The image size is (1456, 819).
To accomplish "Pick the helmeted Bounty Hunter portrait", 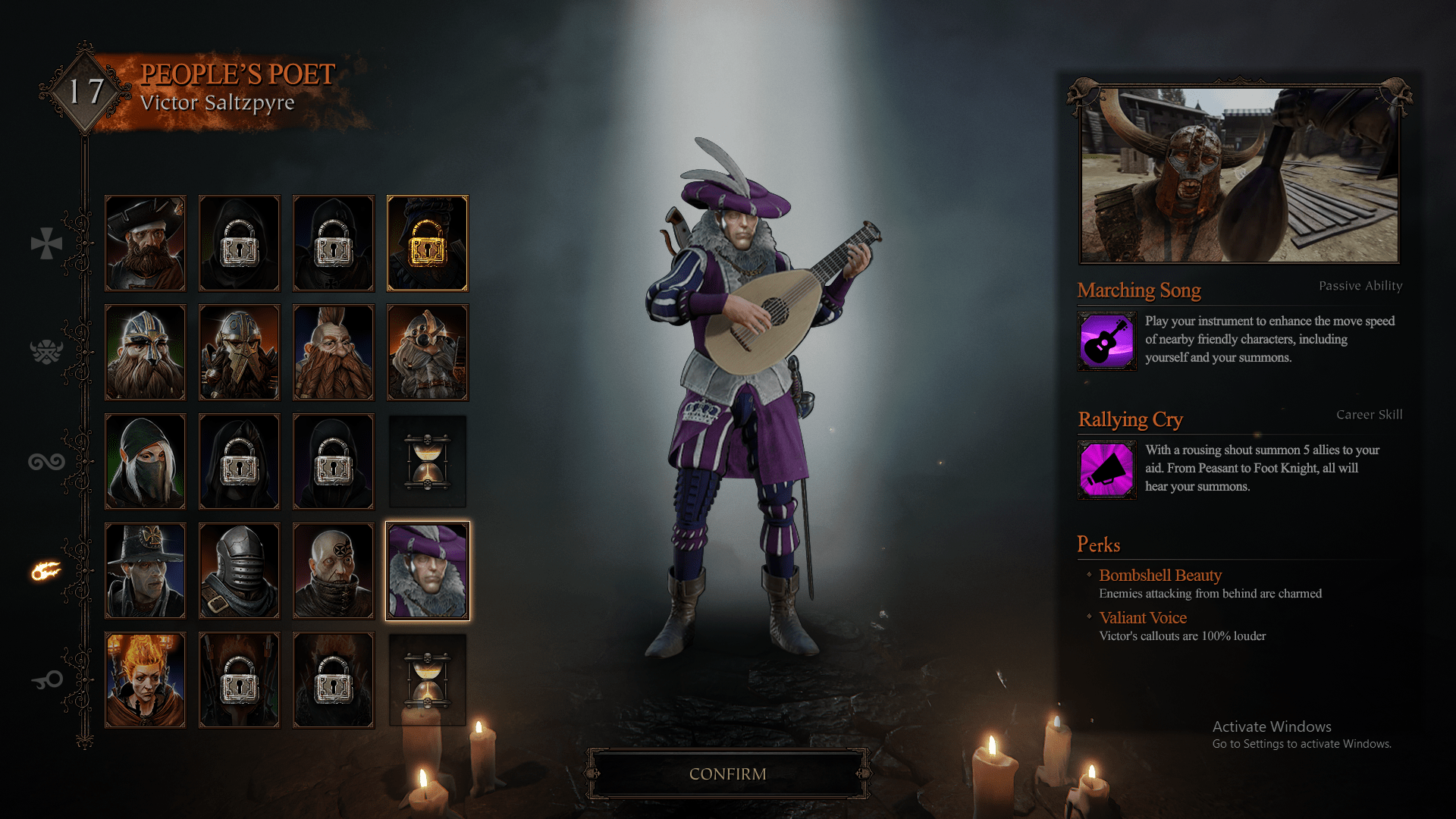I will click(x=239, y=571).
